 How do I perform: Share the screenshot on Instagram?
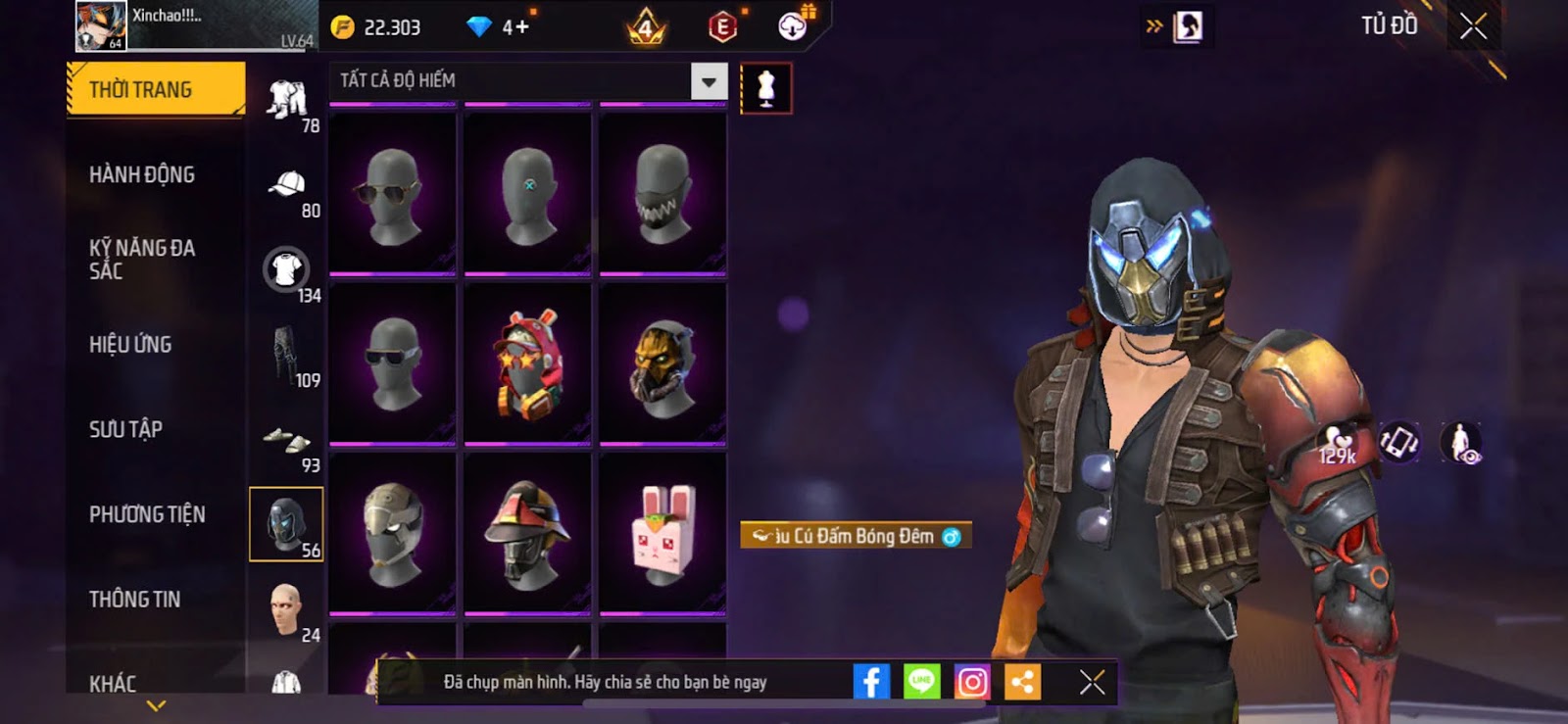click(x=971, y=682)
